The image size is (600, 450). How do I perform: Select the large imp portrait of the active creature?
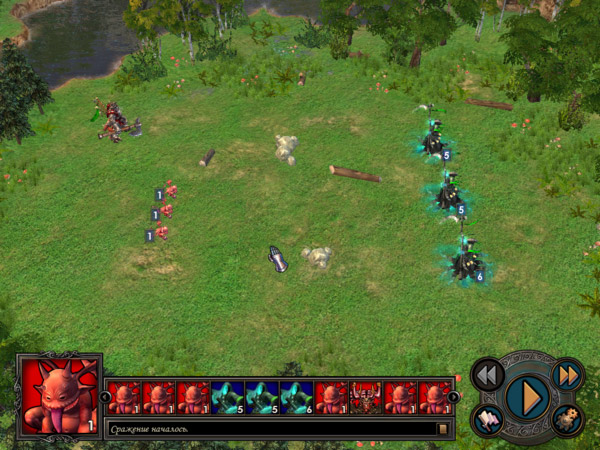pyautogui.click(x=59, y=396)
